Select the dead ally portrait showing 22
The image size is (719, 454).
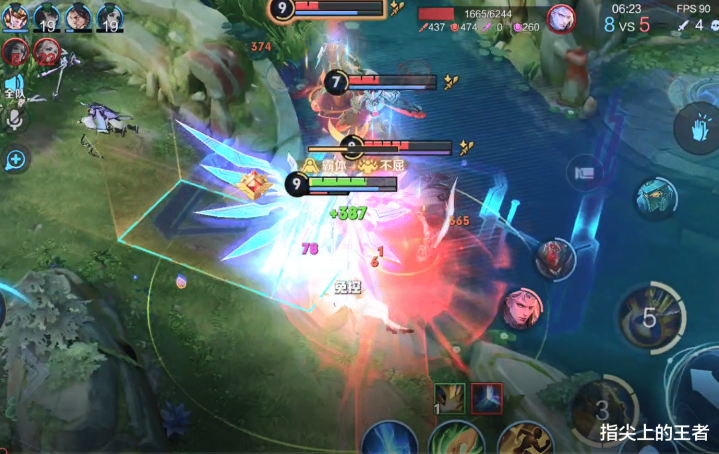[x=46, y=50]
